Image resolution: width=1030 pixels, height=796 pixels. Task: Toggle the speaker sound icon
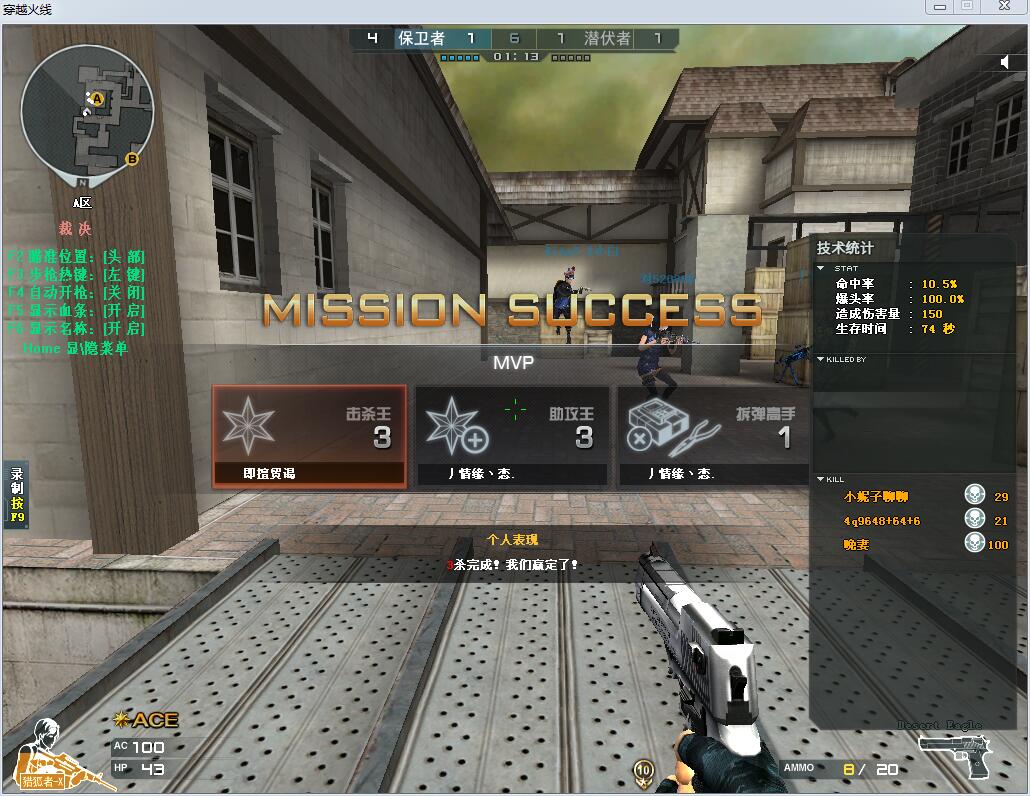pyautogui.click(x=1006, y=62)
